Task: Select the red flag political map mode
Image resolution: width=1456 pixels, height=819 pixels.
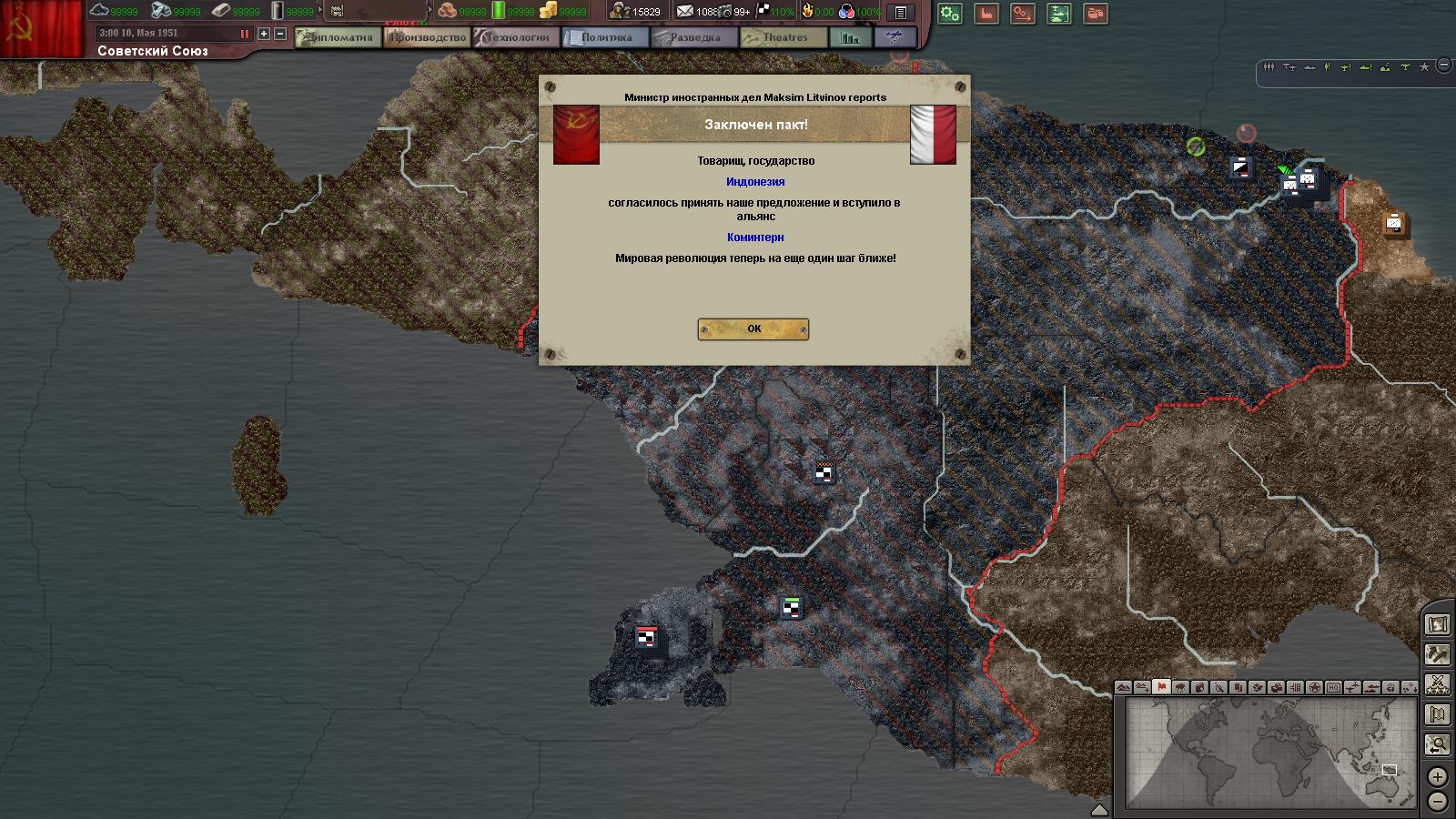Action: pyautogui.click(x=1161, y=687)
